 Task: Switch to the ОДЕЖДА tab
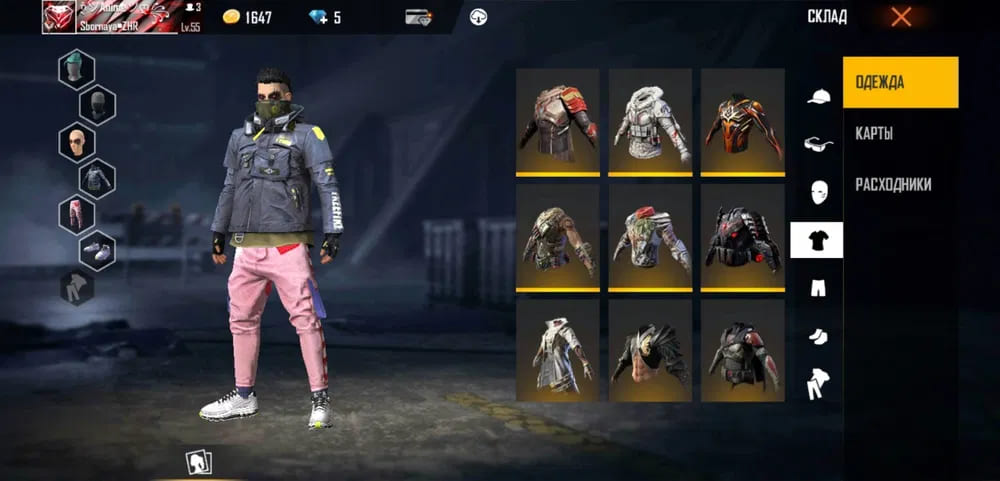(900, 82)
